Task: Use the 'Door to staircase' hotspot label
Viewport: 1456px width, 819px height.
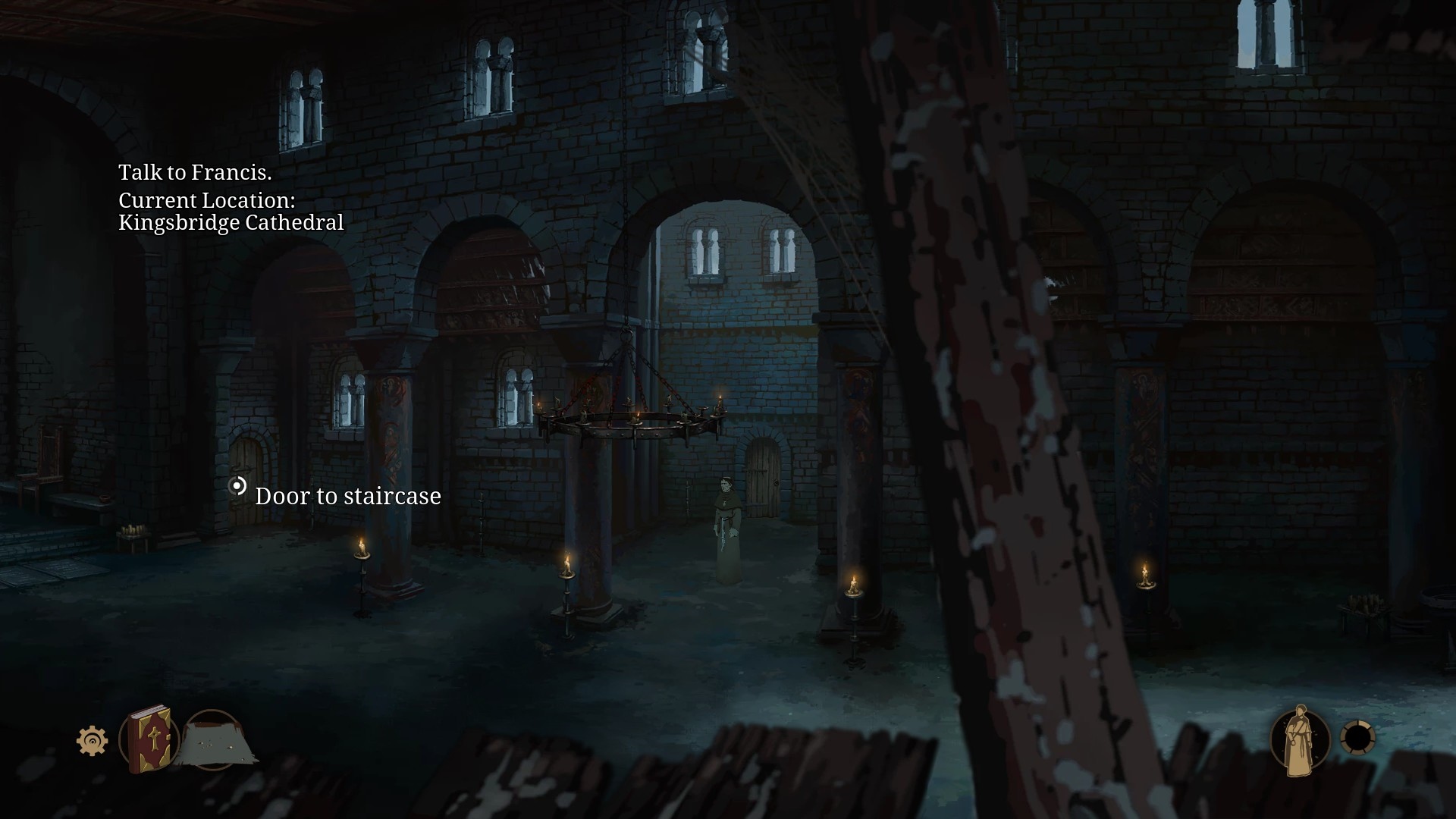Action: [x=347, y=496]
